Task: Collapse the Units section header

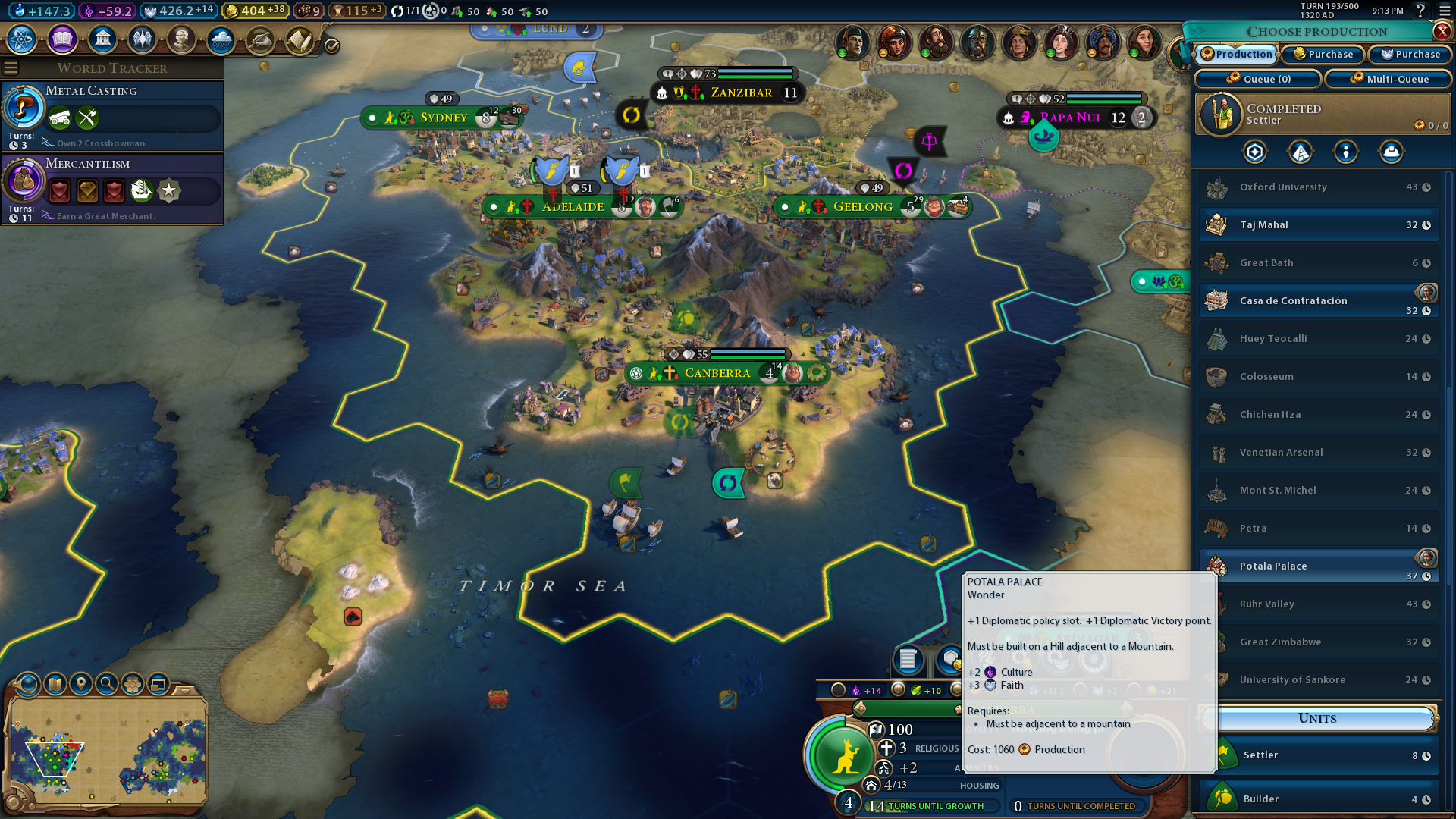Action: click(1318, 718)
